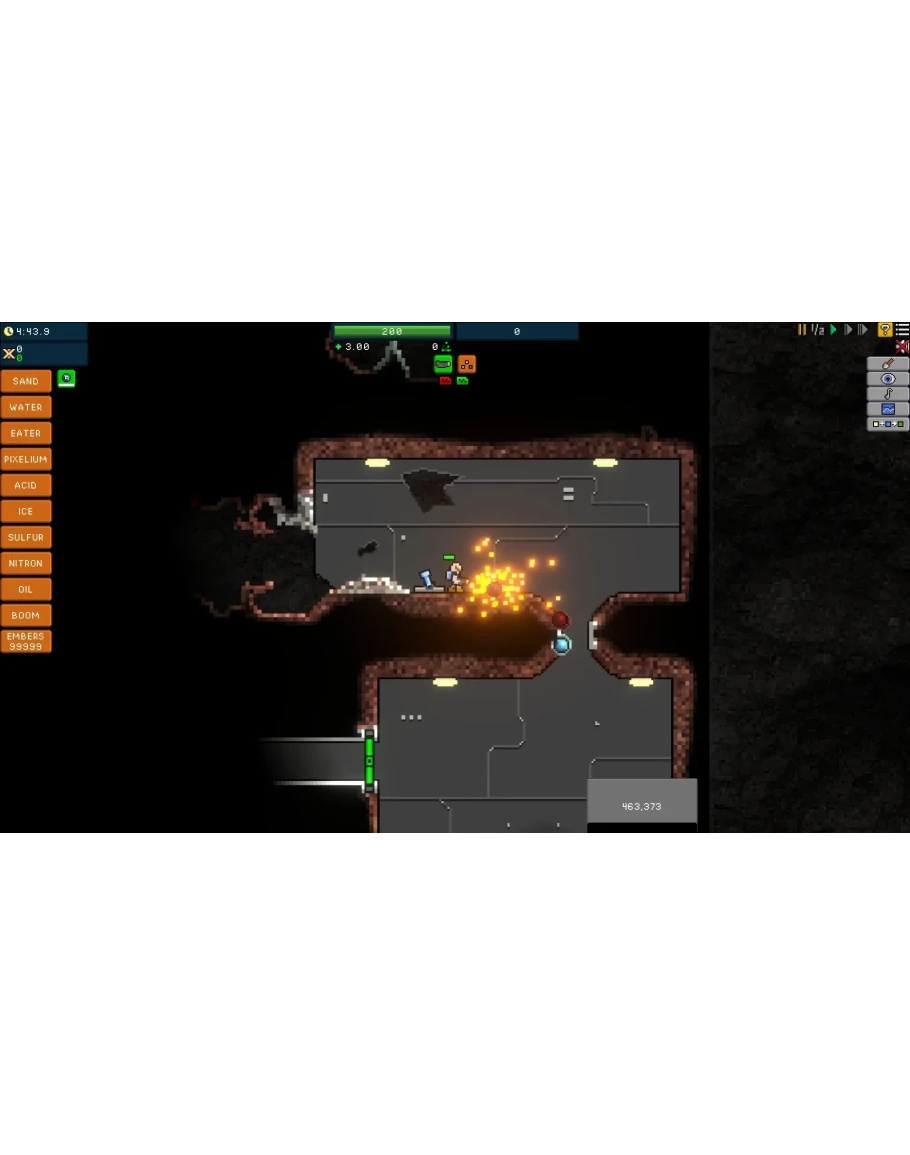Choose the ACID material

[26, 485]
